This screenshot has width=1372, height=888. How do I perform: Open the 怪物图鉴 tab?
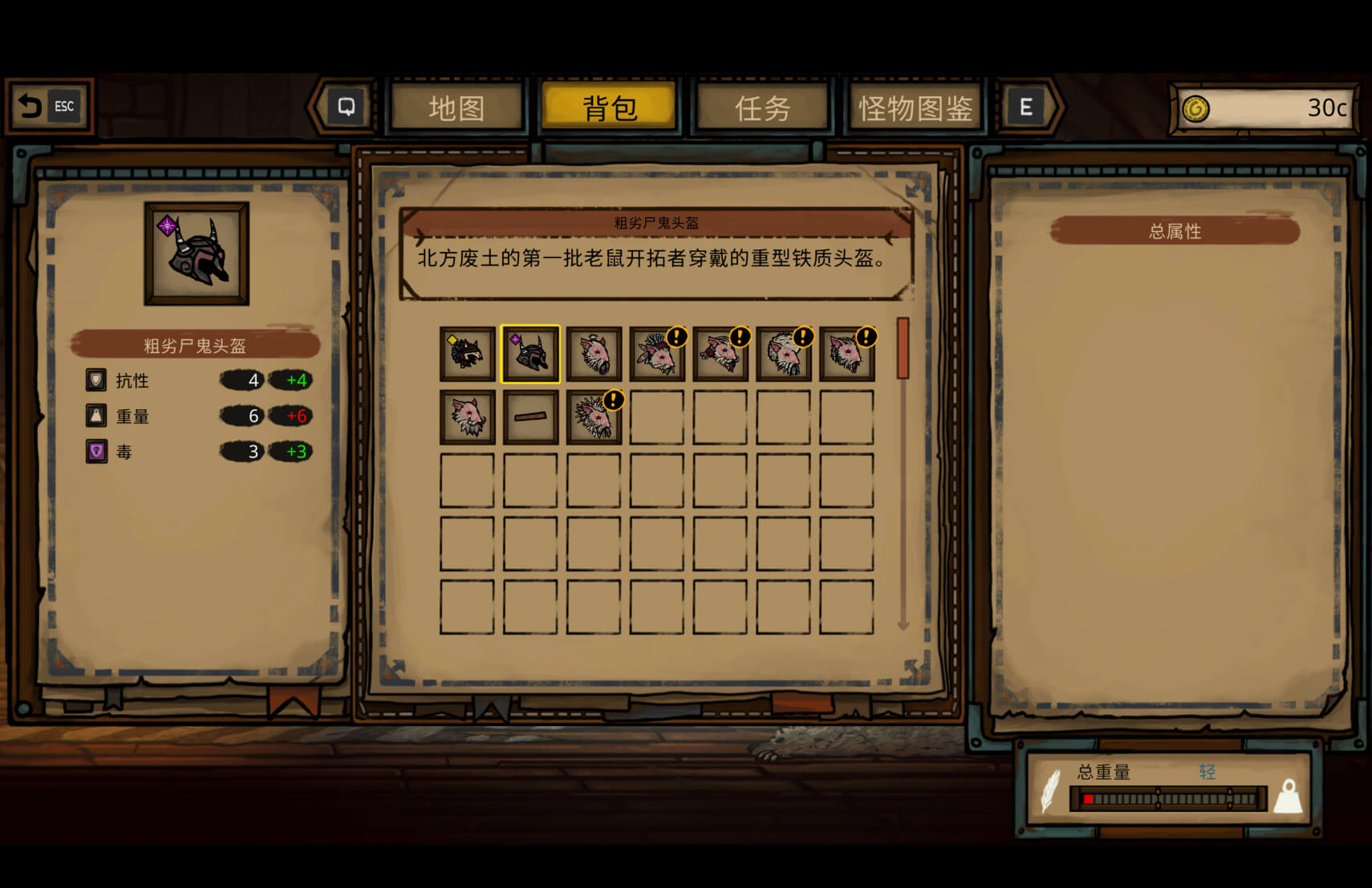[x=915, y=107]
